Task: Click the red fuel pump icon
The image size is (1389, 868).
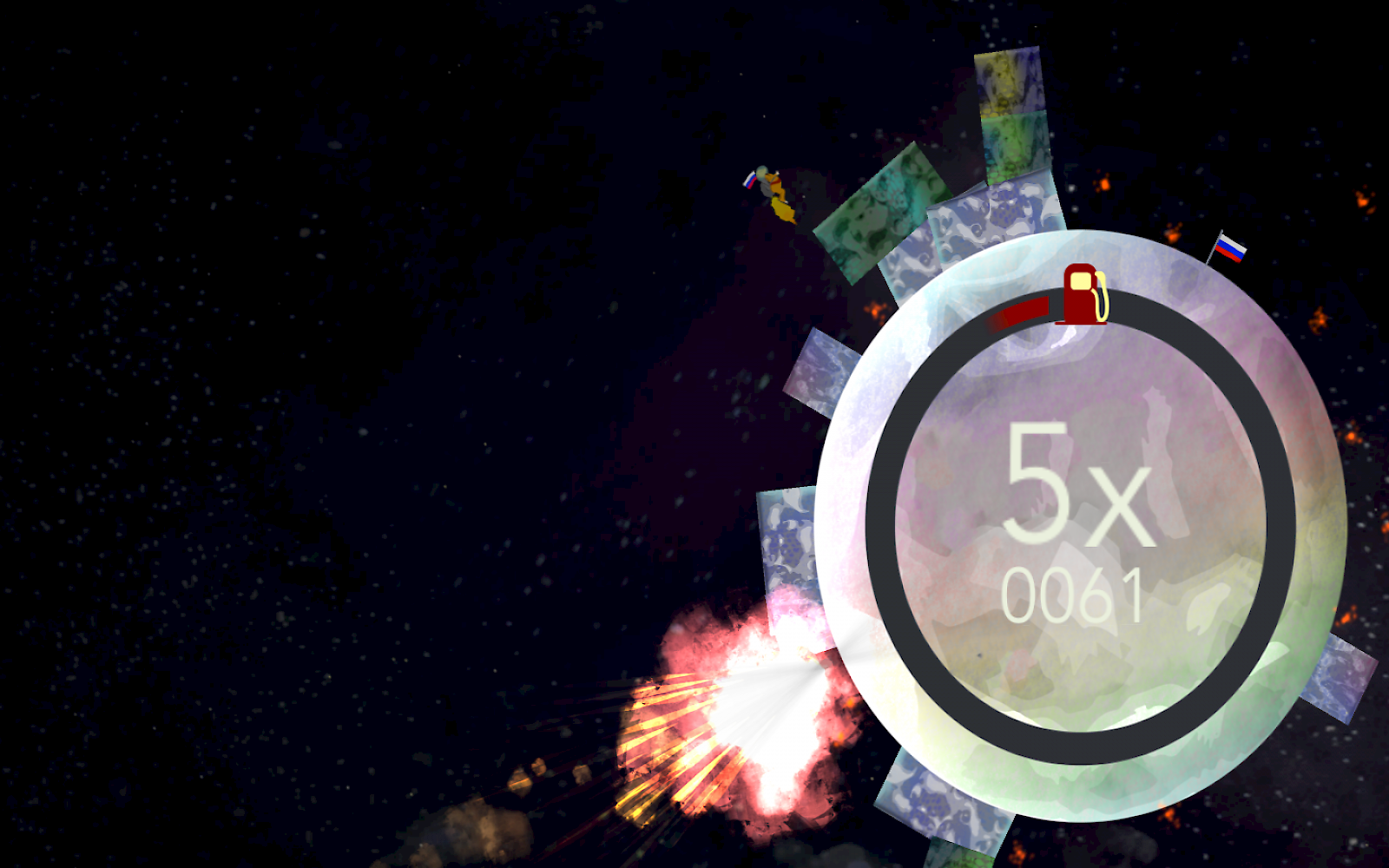Action: point(1079,295)
